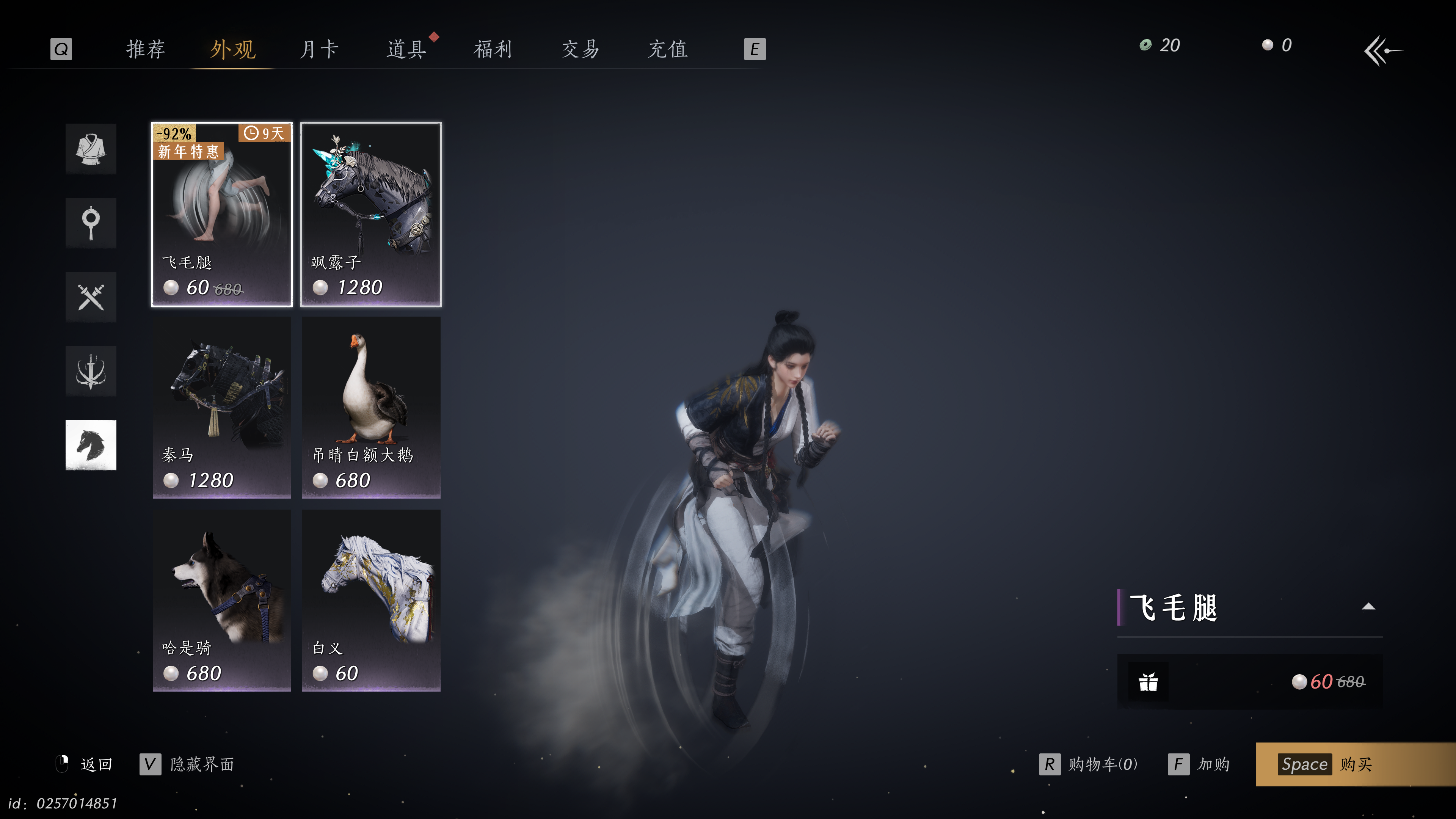This screenshot has height=819, width=1456.
Task: Open the 月卡 tab
Action: click(x=319, y=49)
